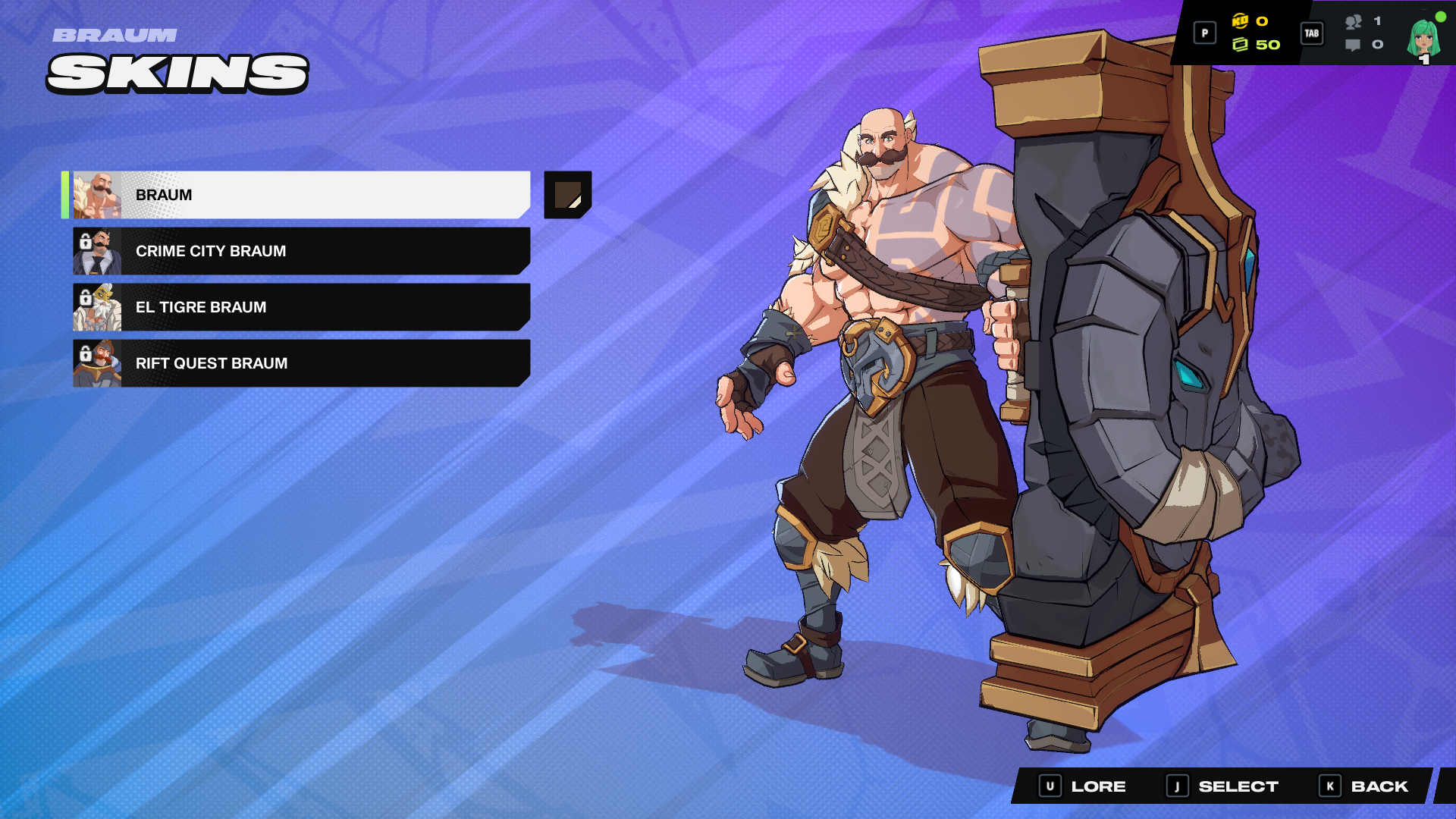Click the lock icon on Rift Quest Braum
Viewport: 1456px width, 819px height.
tap(85, 352)
